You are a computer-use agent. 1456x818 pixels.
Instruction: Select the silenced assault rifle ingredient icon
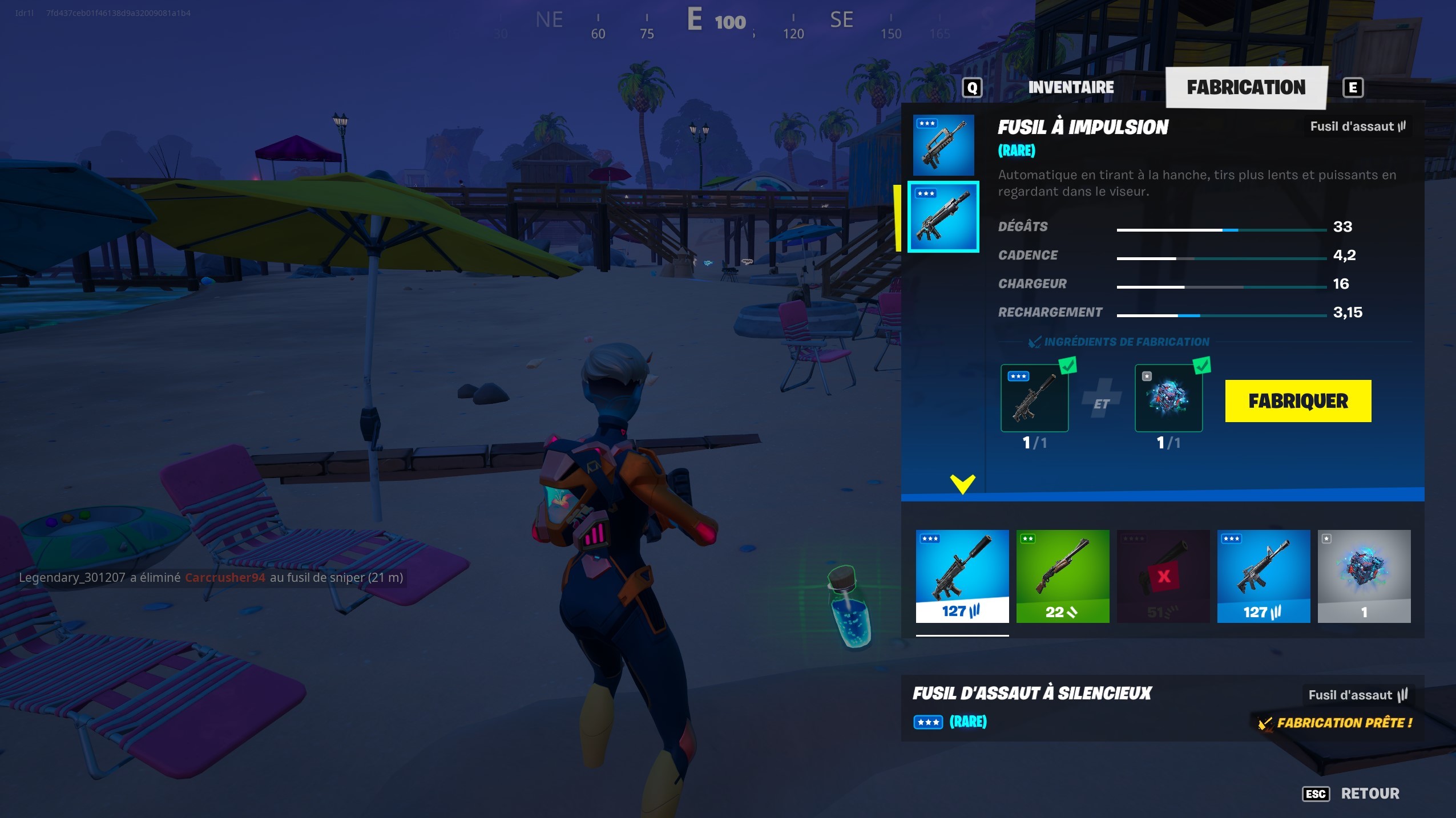[1035, 398]
